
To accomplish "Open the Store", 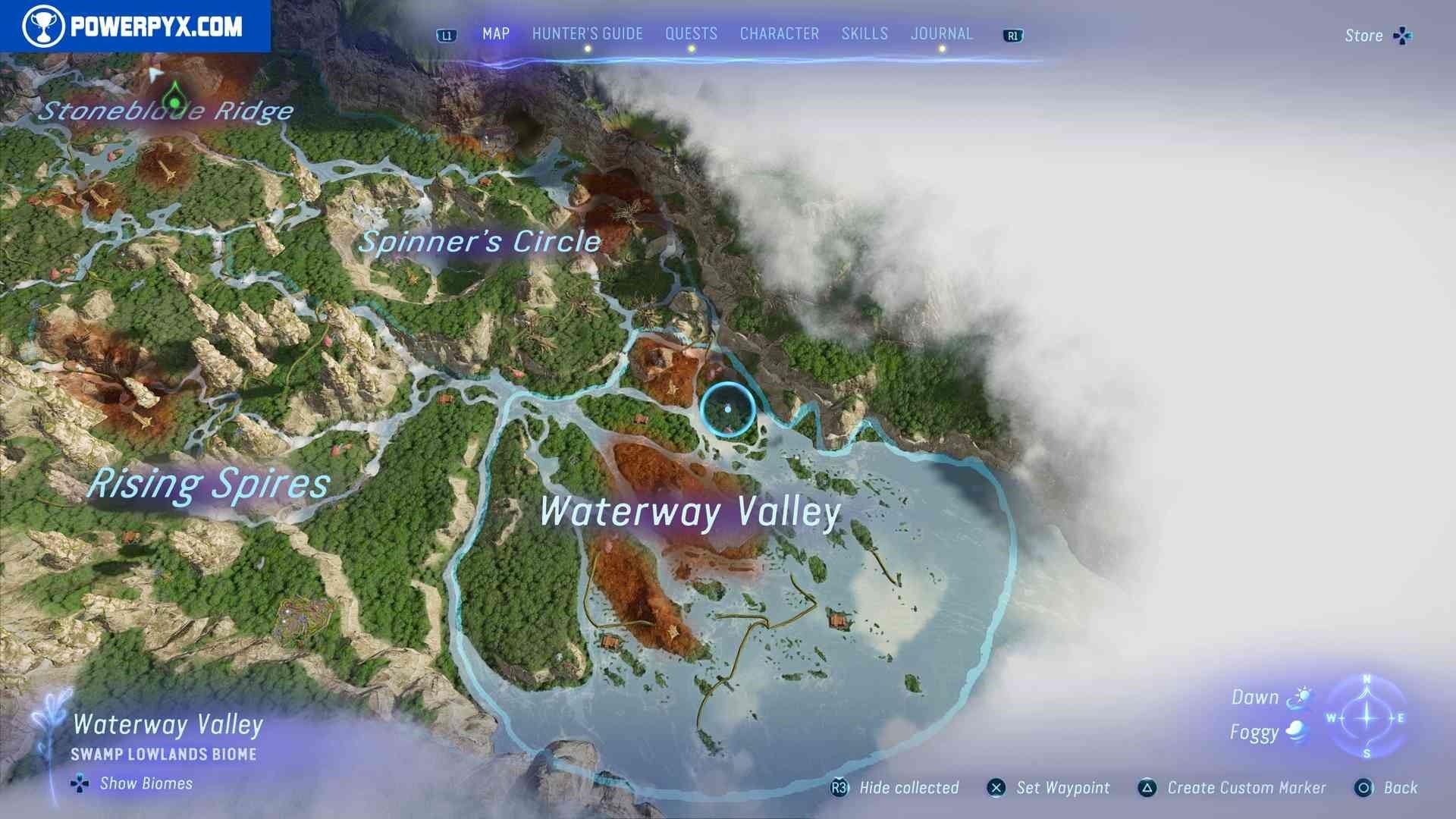I will (1376, 36).
